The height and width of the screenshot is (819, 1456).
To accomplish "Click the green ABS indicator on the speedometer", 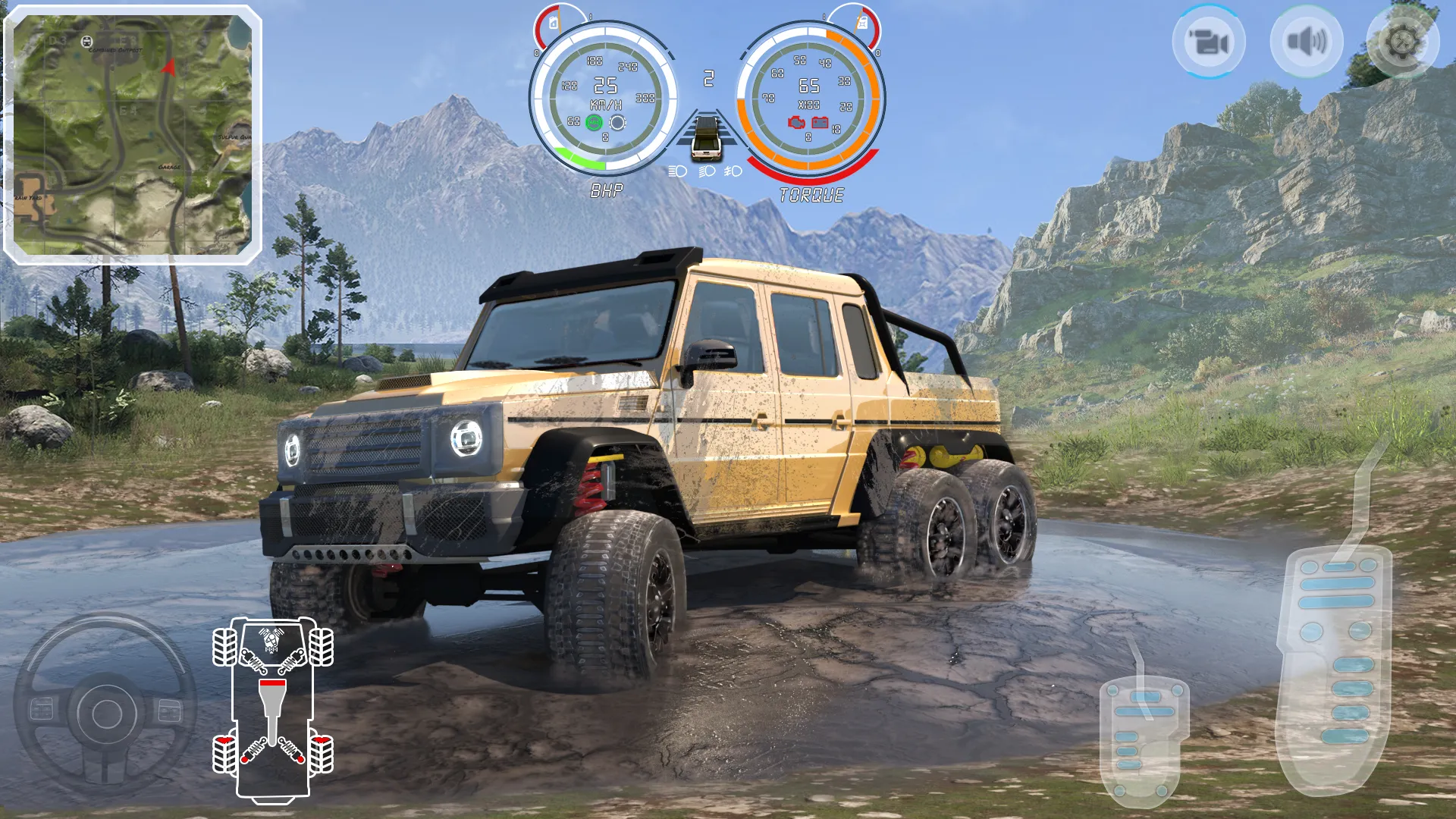I will coord(592,122).
